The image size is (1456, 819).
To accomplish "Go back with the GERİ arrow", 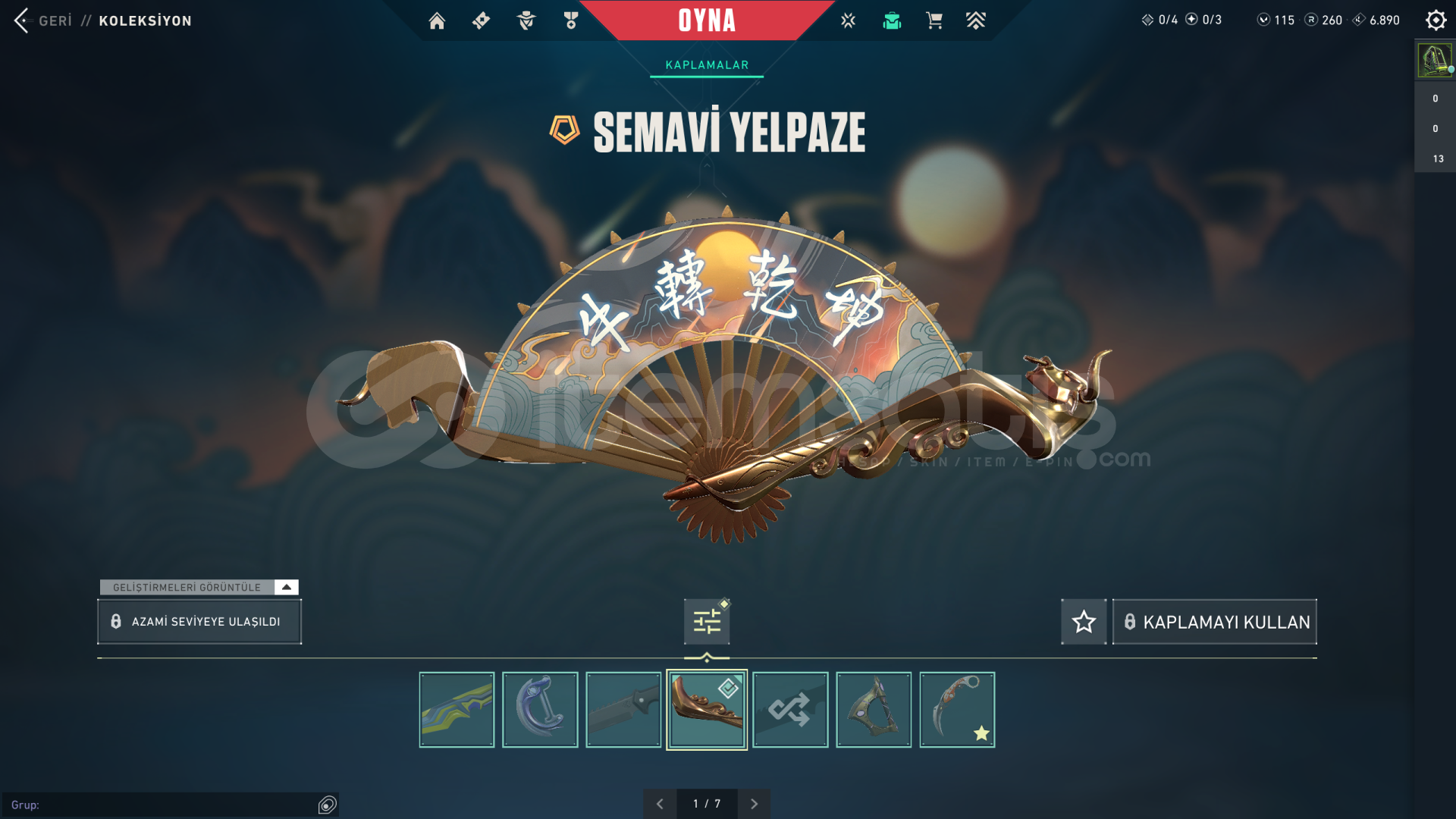I will coord(23,20).
